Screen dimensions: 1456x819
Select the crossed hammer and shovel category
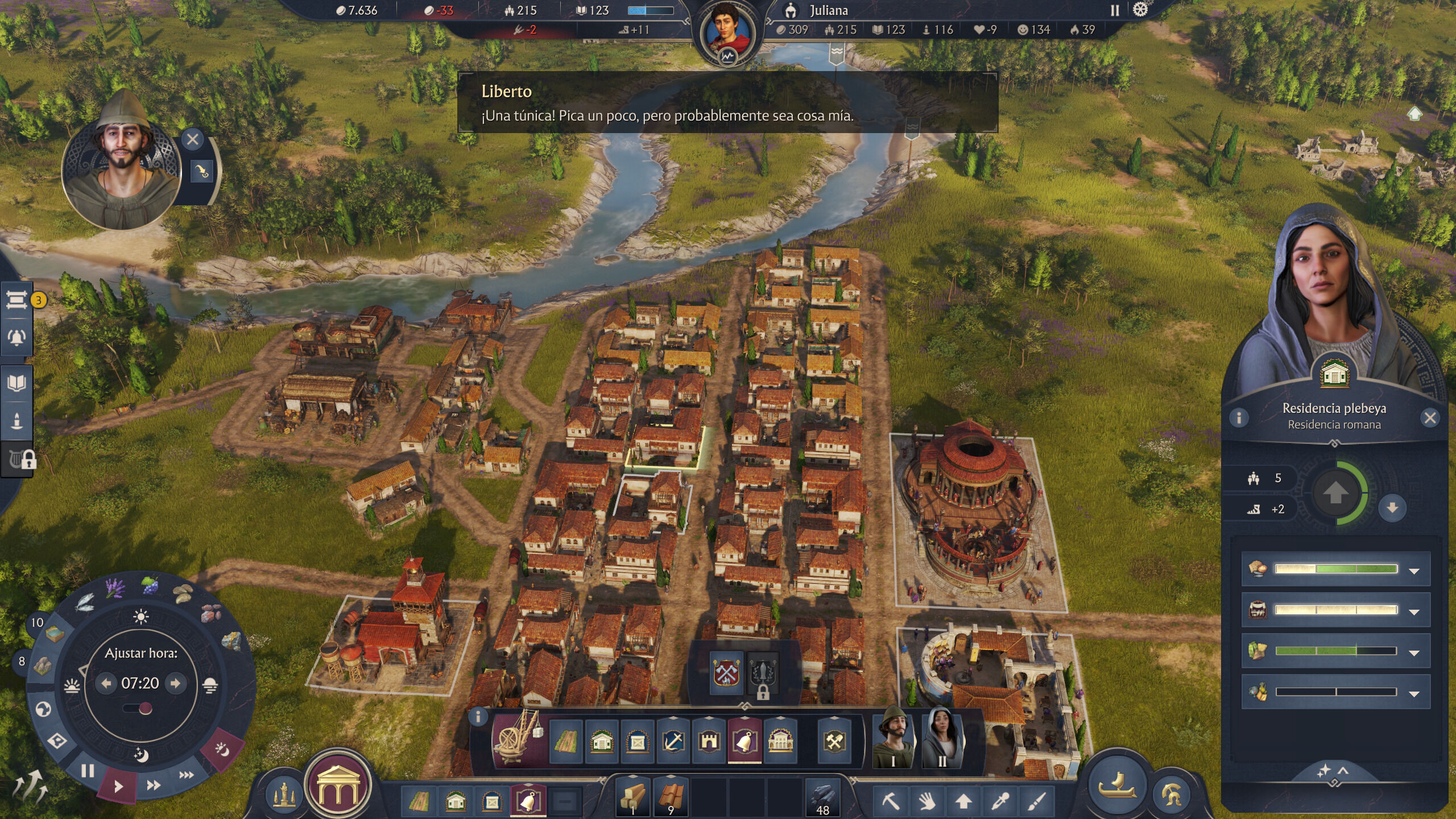(x=834, y=741)
